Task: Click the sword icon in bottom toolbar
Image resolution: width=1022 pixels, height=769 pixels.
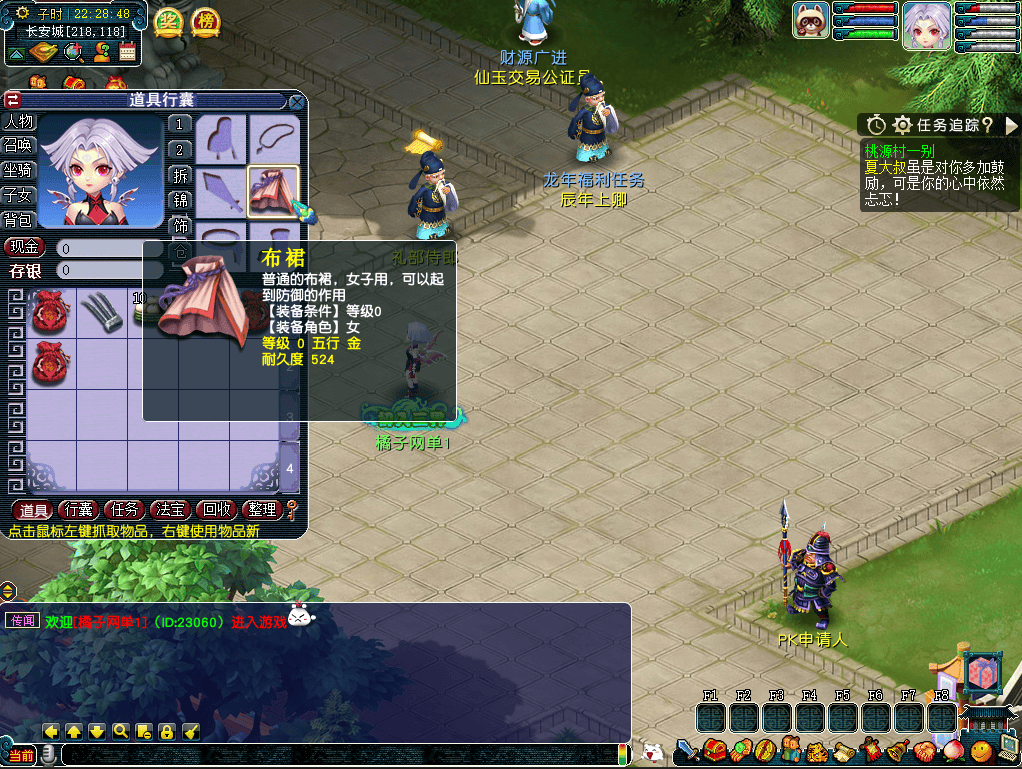Action: tap(687, 749)
